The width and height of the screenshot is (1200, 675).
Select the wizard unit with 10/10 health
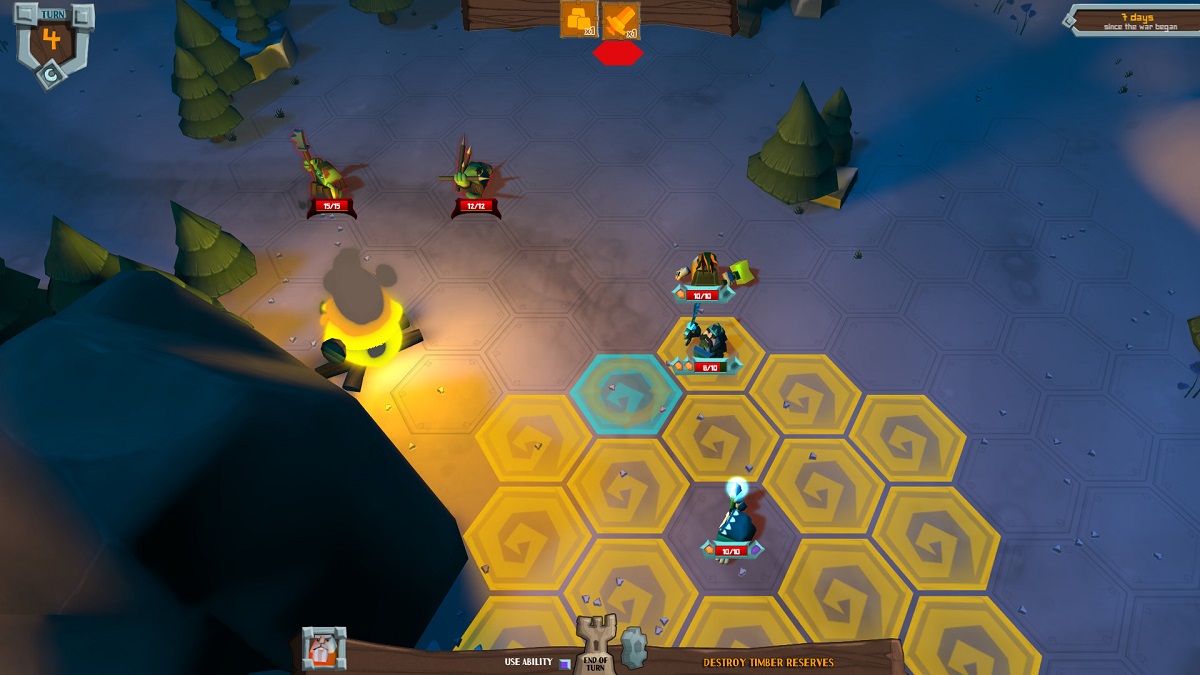tap(733, 520)
